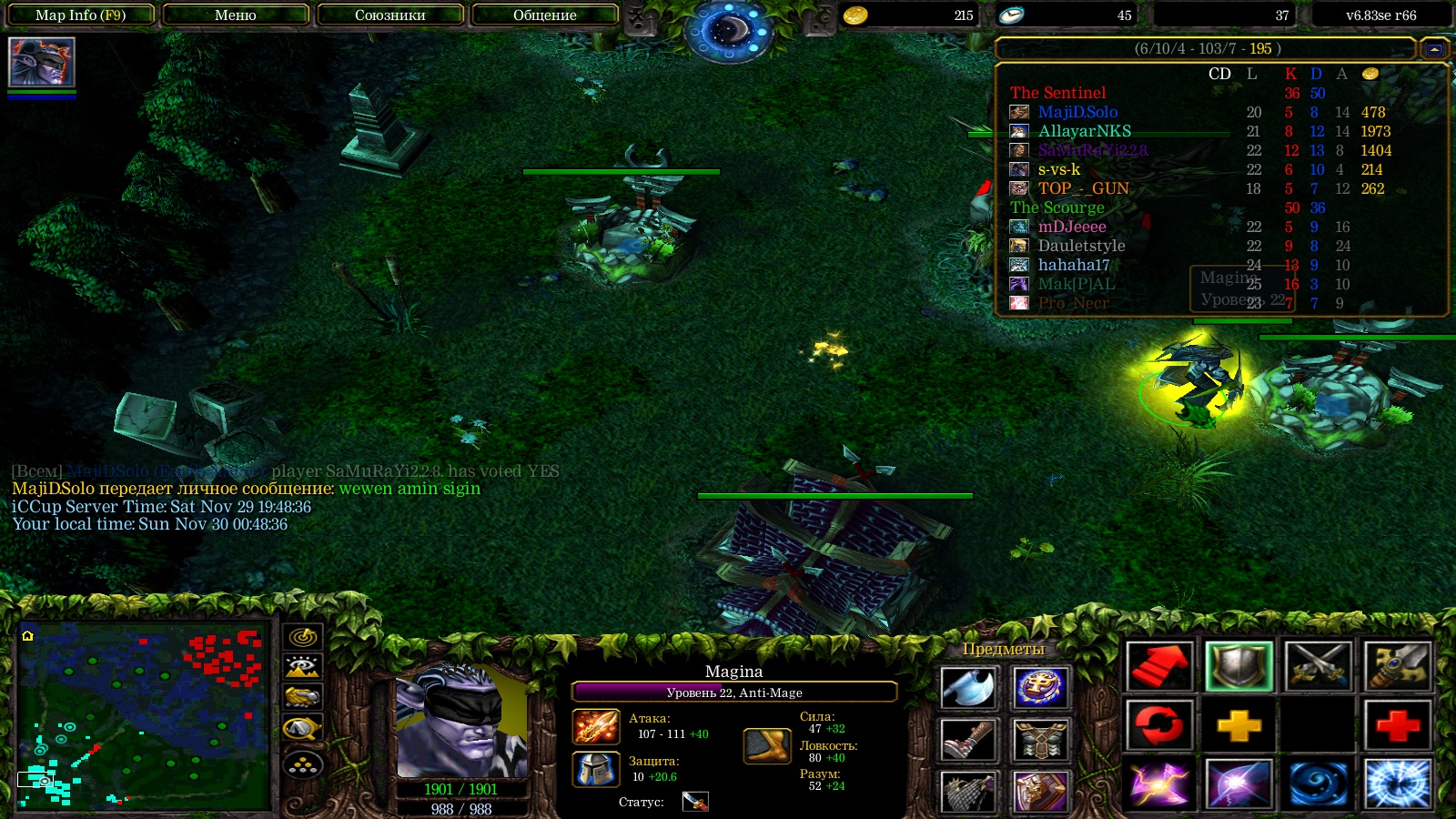Toggle formation movement with the dots button
Image resolution: width=1456 pixels, height=819 pixels.
pos(302,765)
